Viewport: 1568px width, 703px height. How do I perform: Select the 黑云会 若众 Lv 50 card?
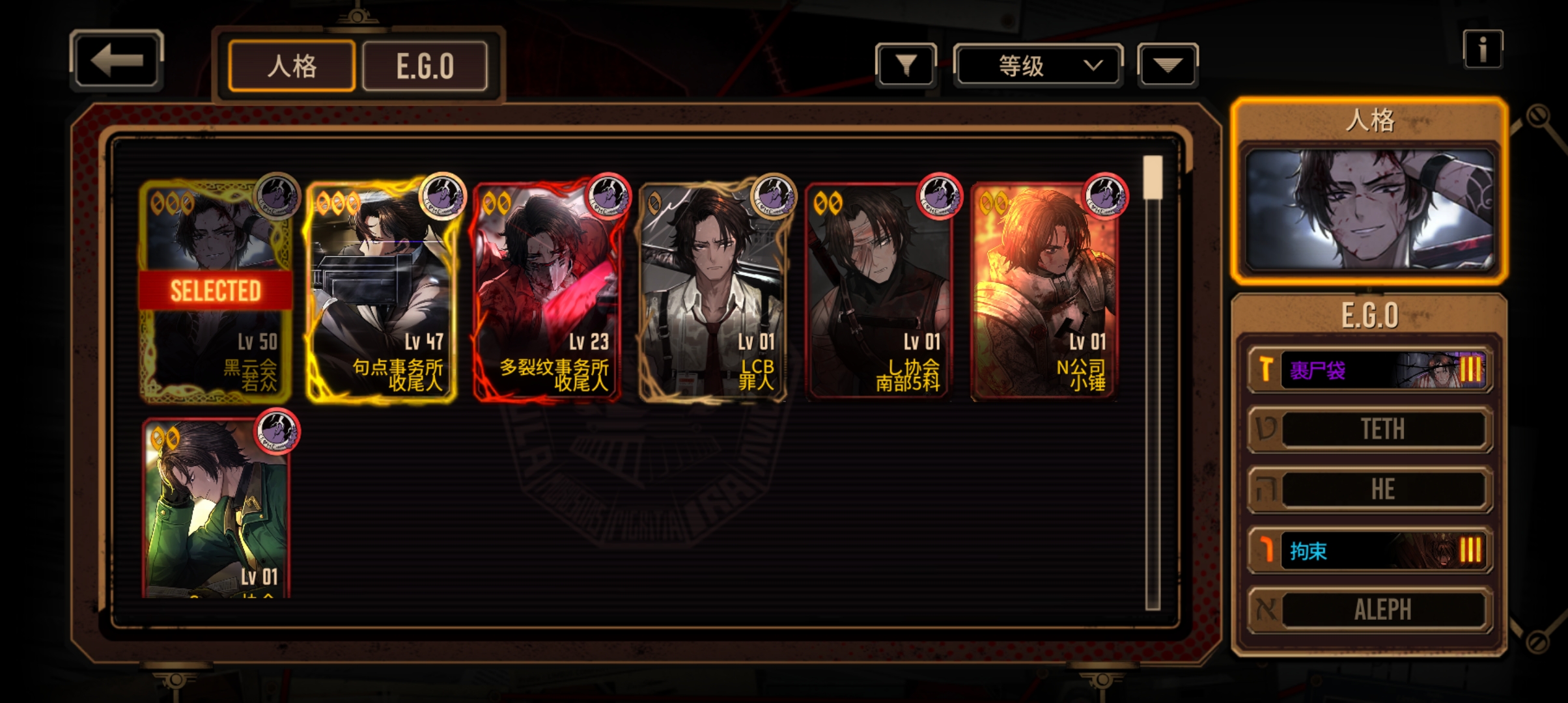(216, 291)
